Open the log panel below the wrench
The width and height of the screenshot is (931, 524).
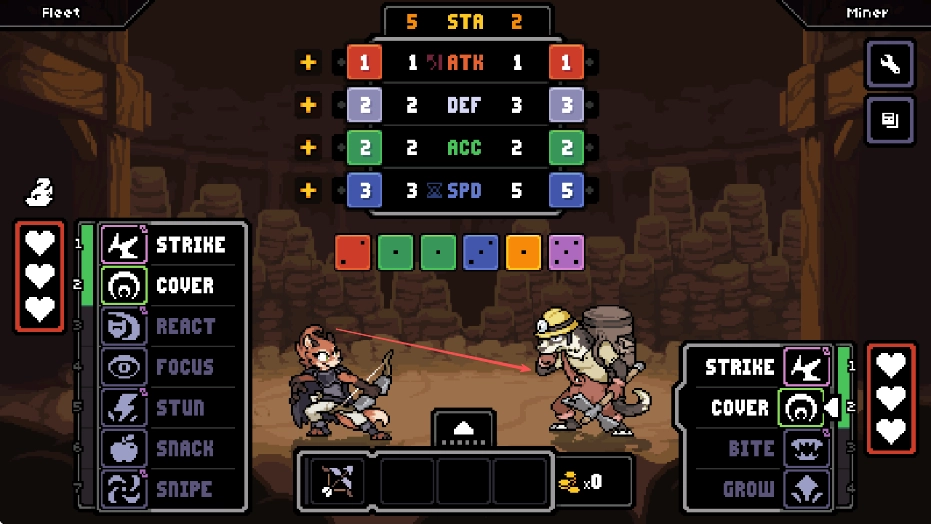pos(889,121)
